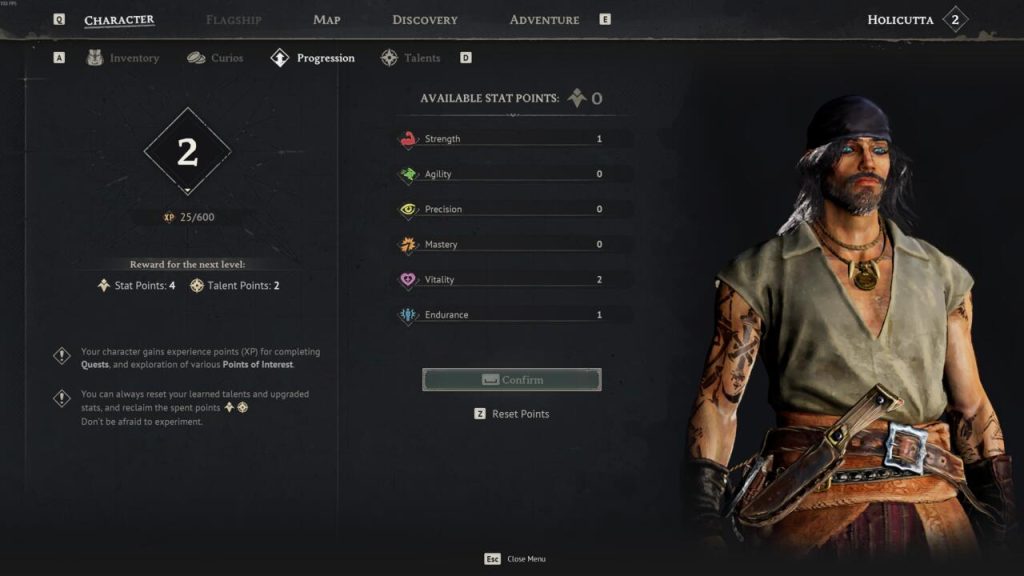Open the Inventory sub-tab
Viewport: 1024px width, 576px height.
[x=123, y=58]
